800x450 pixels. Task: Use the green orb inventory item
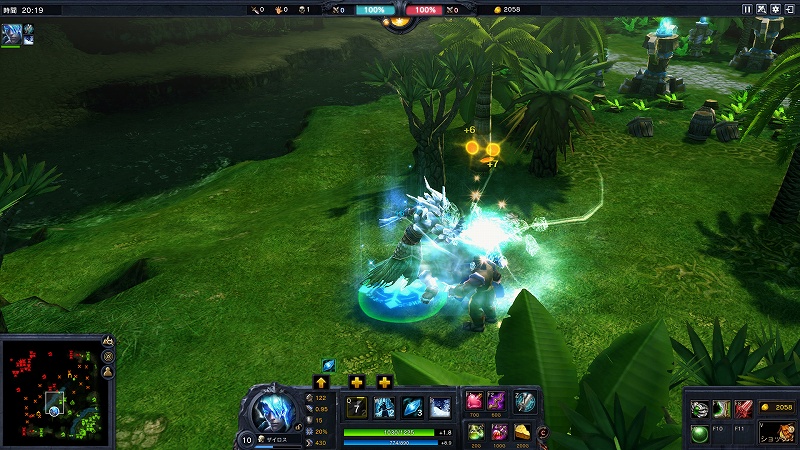(x=700, y=434)
